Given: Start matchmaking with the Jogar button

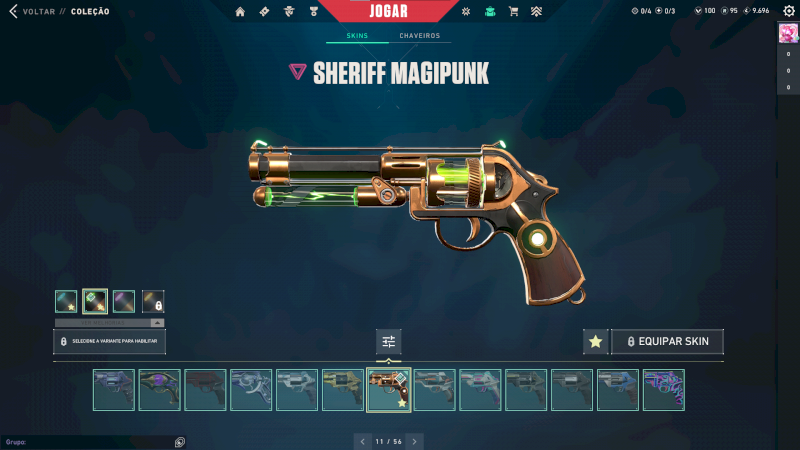Looking at the screenshot, I should (389, 11).
